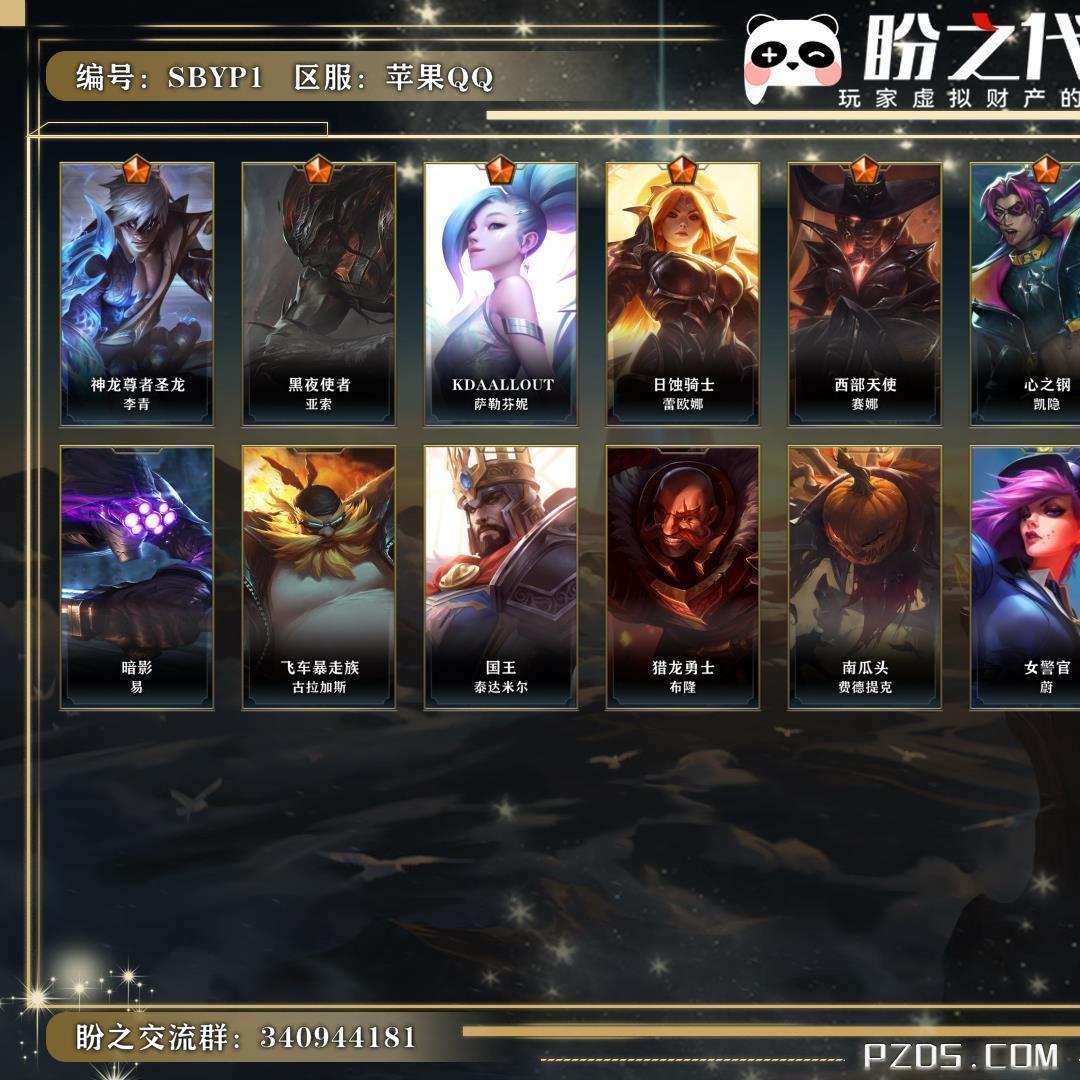Pick the 猎龙勇士 布隆 skin card
Screen dimensions: 1080x1080
pos(683,577)
